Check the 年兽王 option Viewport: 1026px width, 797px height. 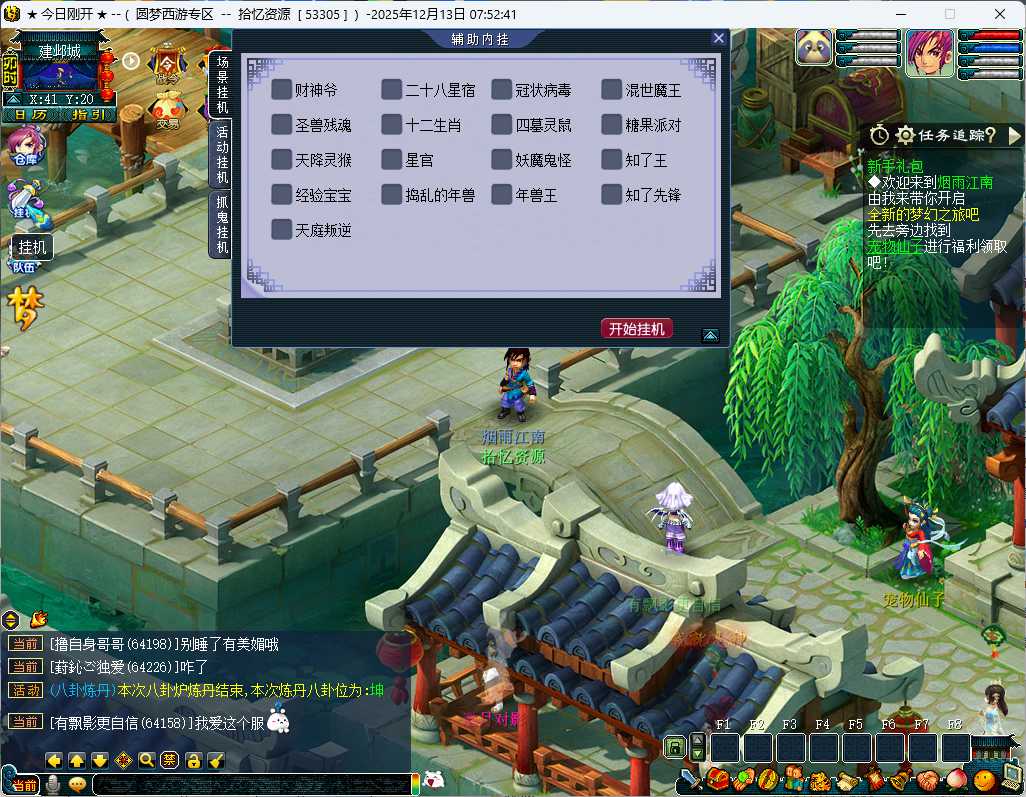click(501, 195)
